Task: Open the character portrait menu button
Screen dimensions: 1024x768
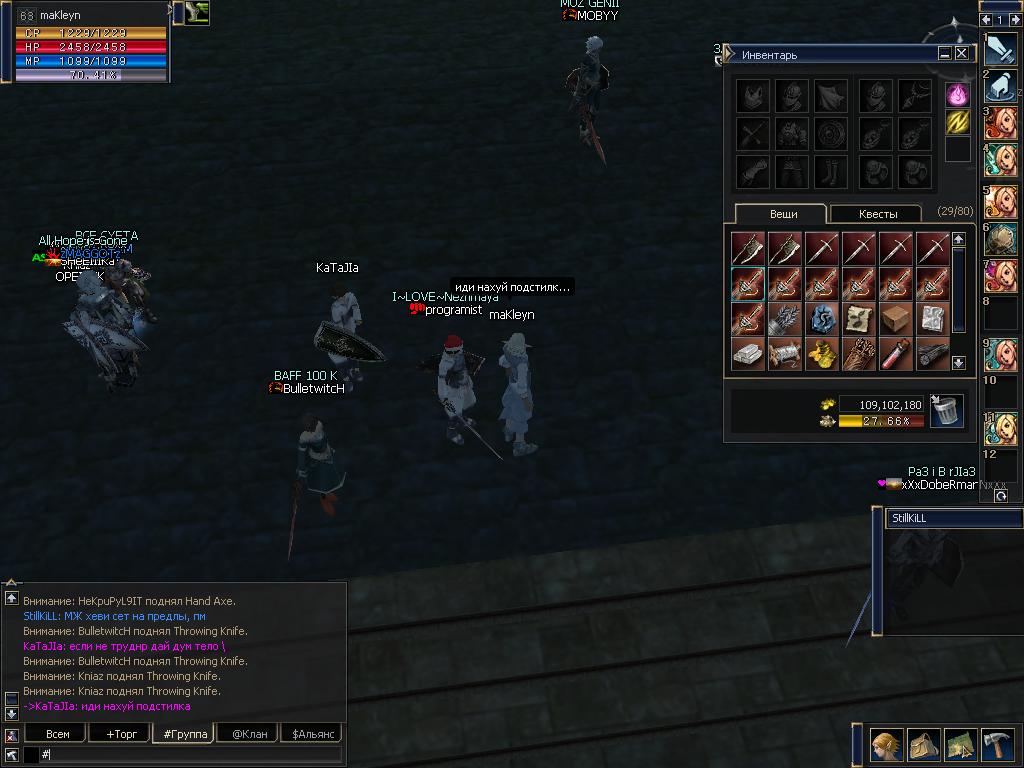Action: pos(887,745)
